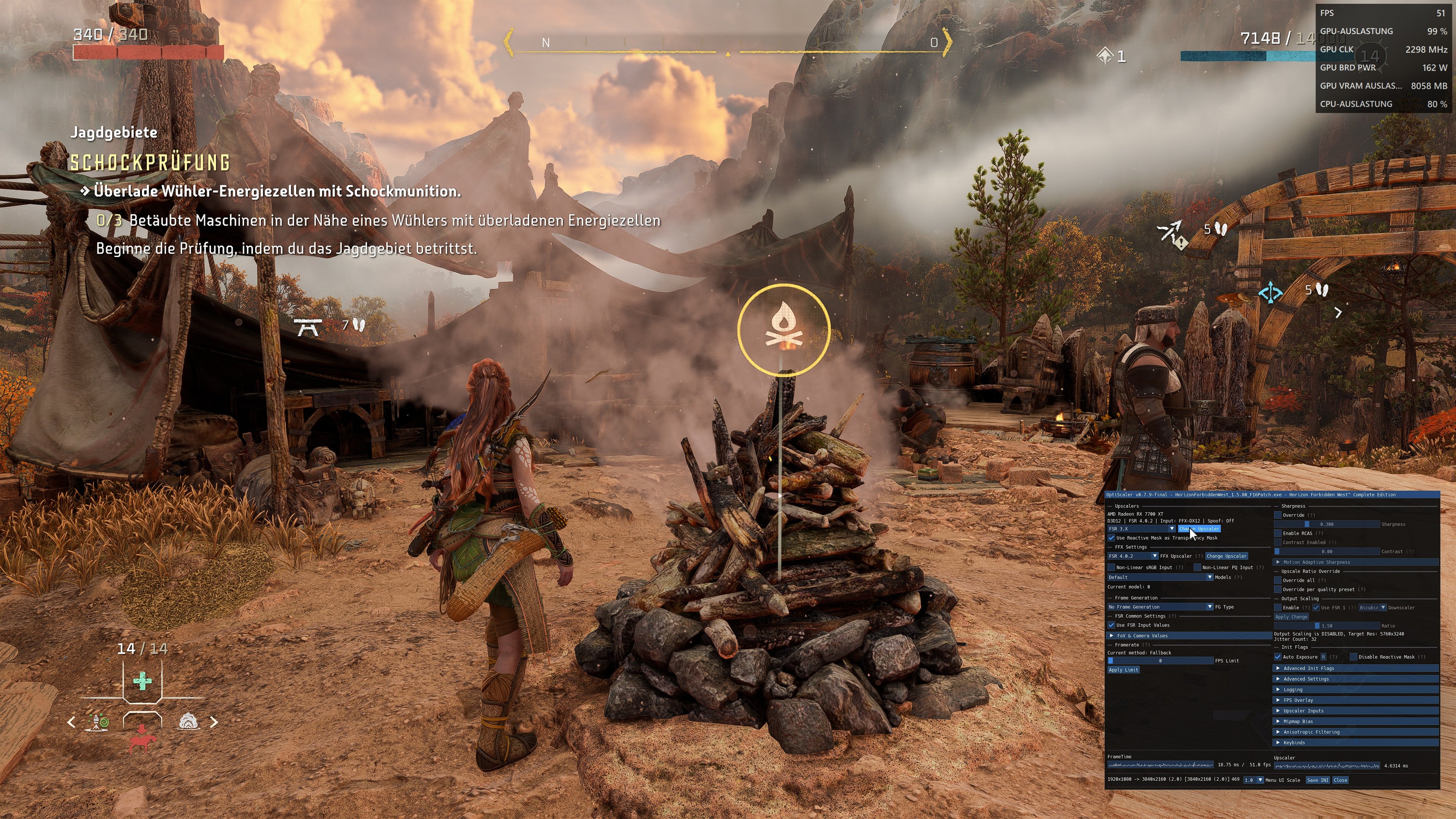Uncheck Use FSR Input Values
This screenshot has width=1456, height=819.
(x=1111, y=625)
